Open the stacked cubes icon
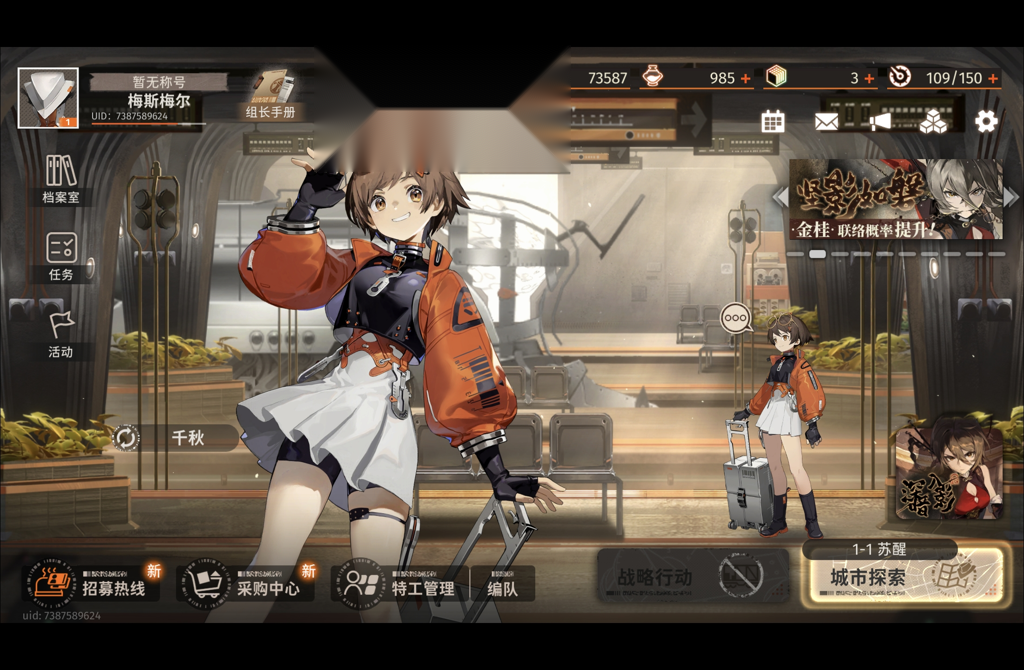The height and width of the screenshot is (670, 1024). [x=933, y=122]
